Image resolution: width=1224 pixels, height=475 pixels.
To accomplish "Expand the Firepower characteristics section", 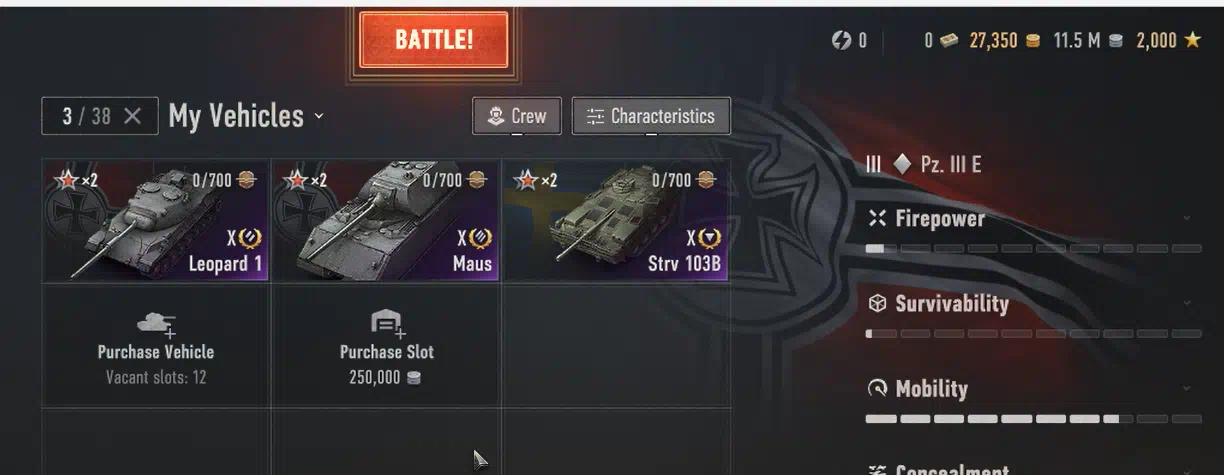I will pos(1187,218).
